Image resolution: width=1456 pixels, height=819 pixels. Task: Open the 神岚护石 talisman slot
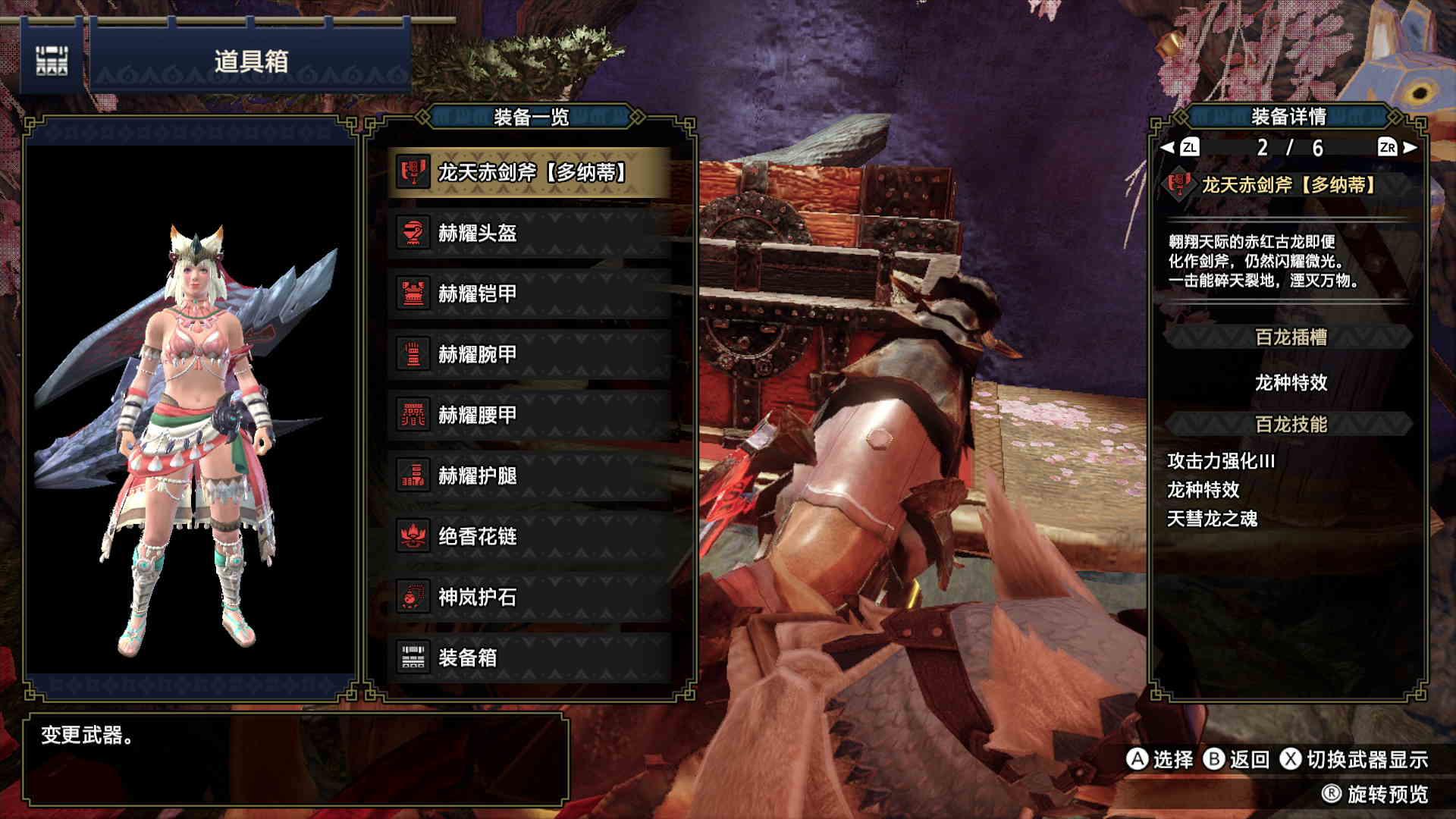(529, 598)
